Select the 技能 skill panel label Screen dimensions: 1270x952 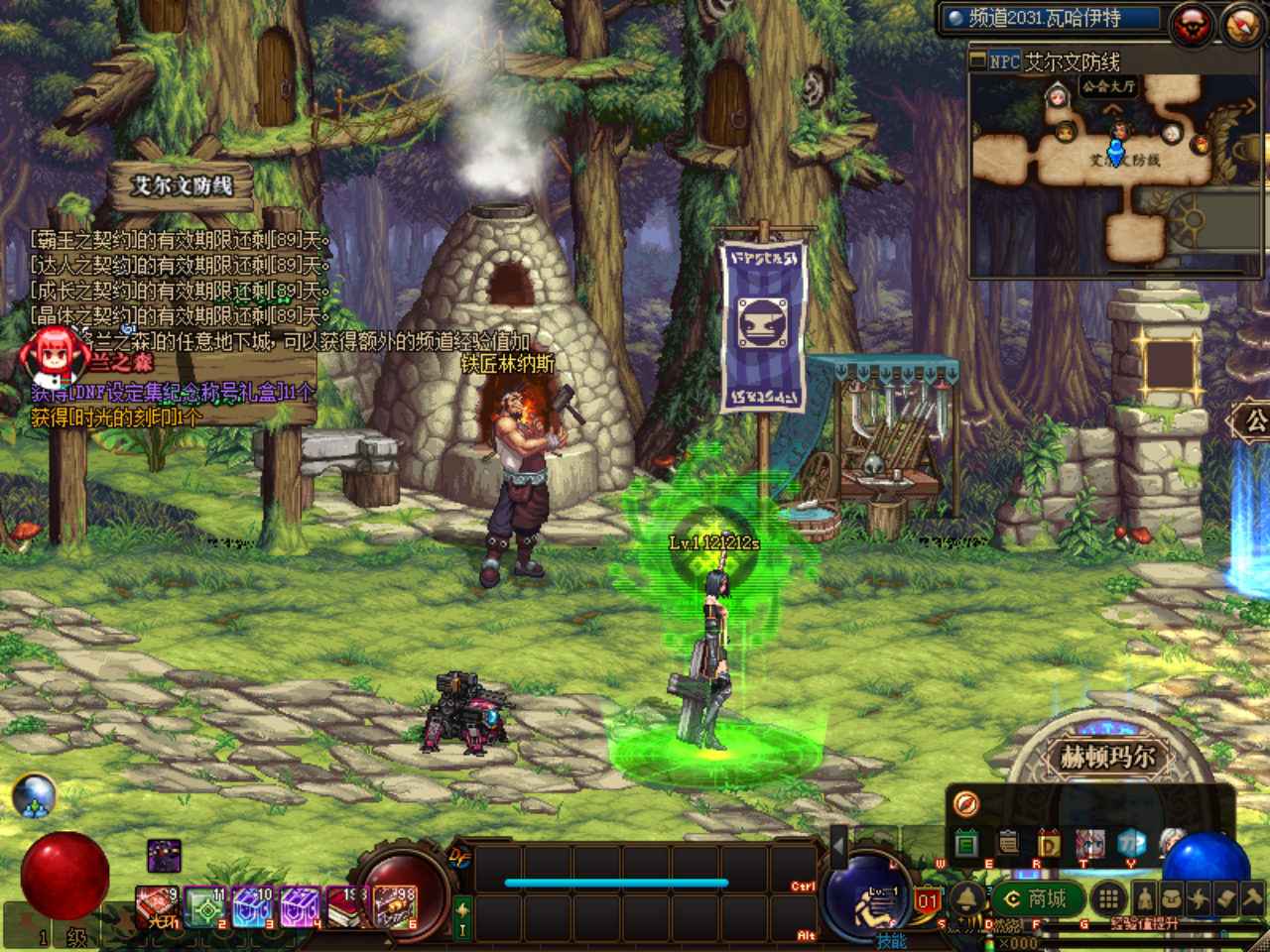tap(891, 940)
